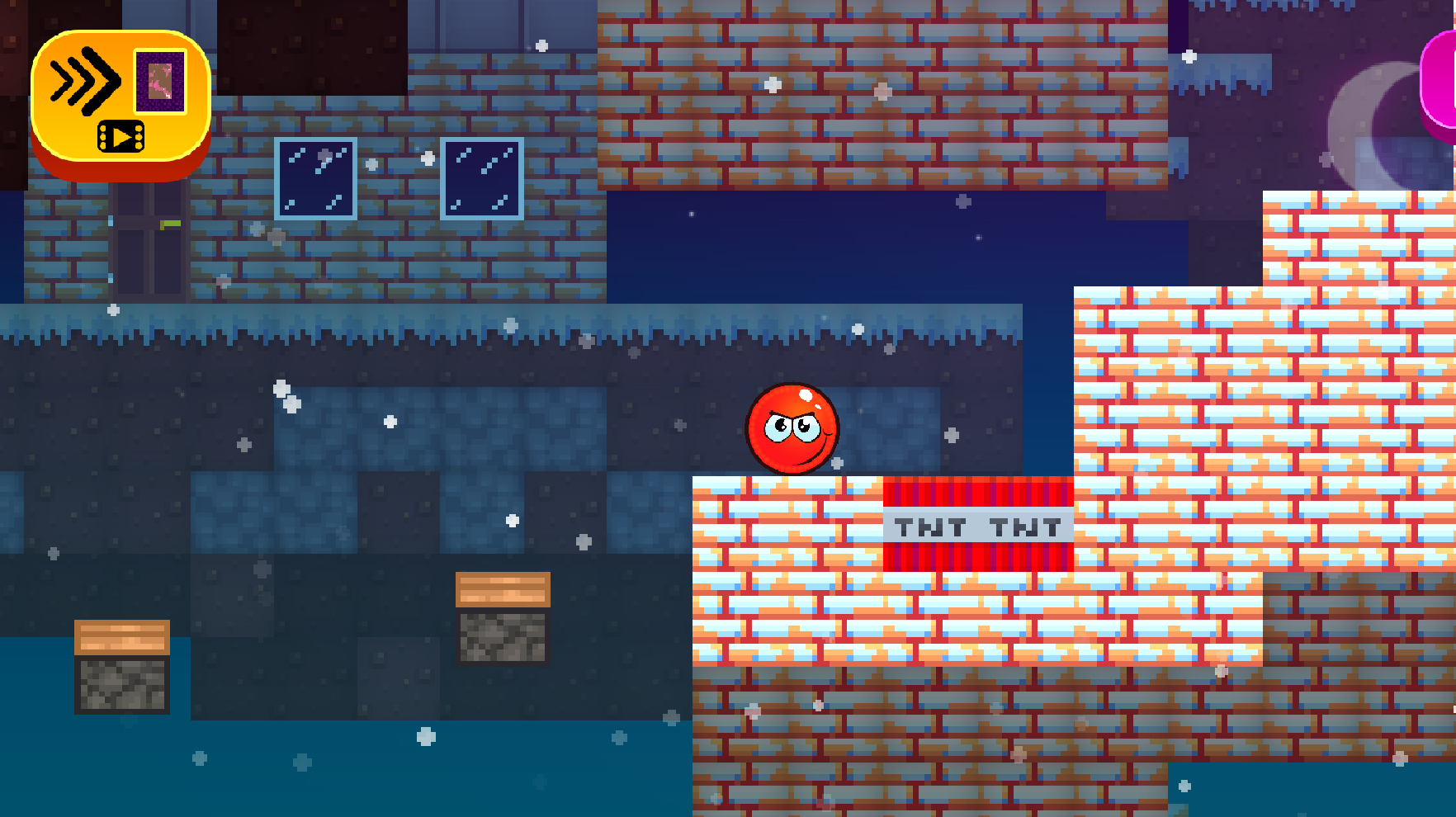Click the right frosted window of the house
Image resolution: width=1456 pixels, height=817 pixels.
point(482,177)
